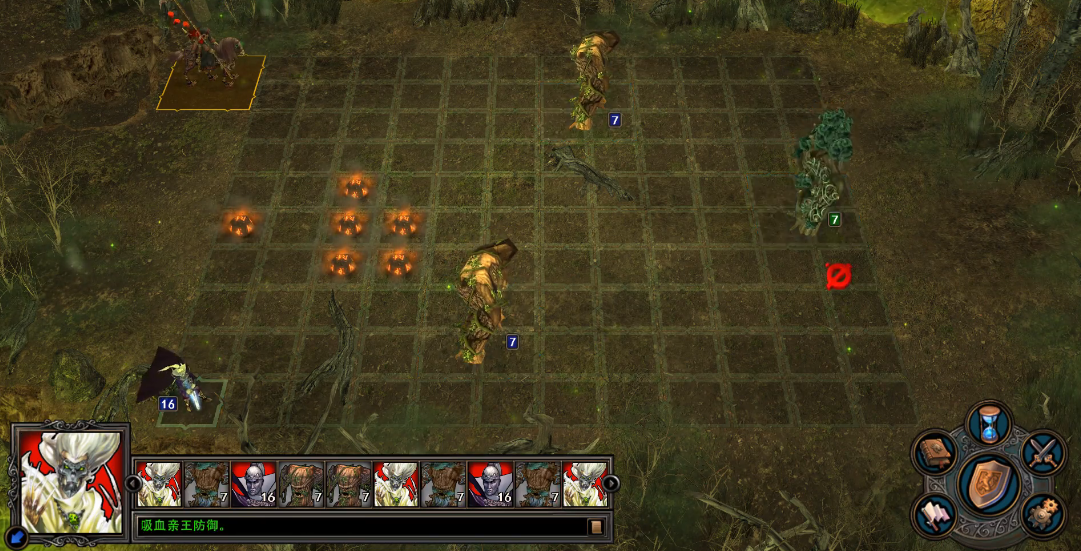Click the initiative bar's left arrow
This screenshot has height=551, width=1081.
(x=130, y=484)
